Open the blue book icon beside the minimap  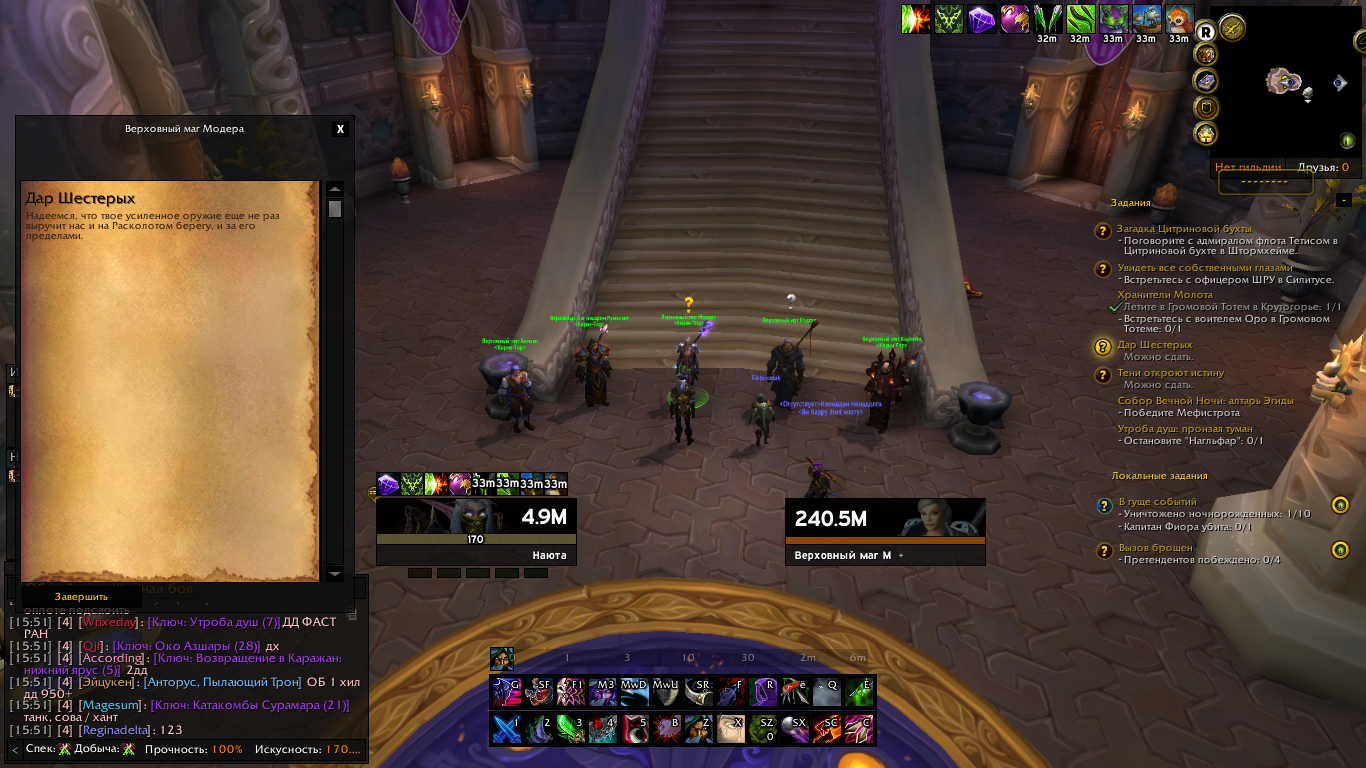(x=1207, y=81)
